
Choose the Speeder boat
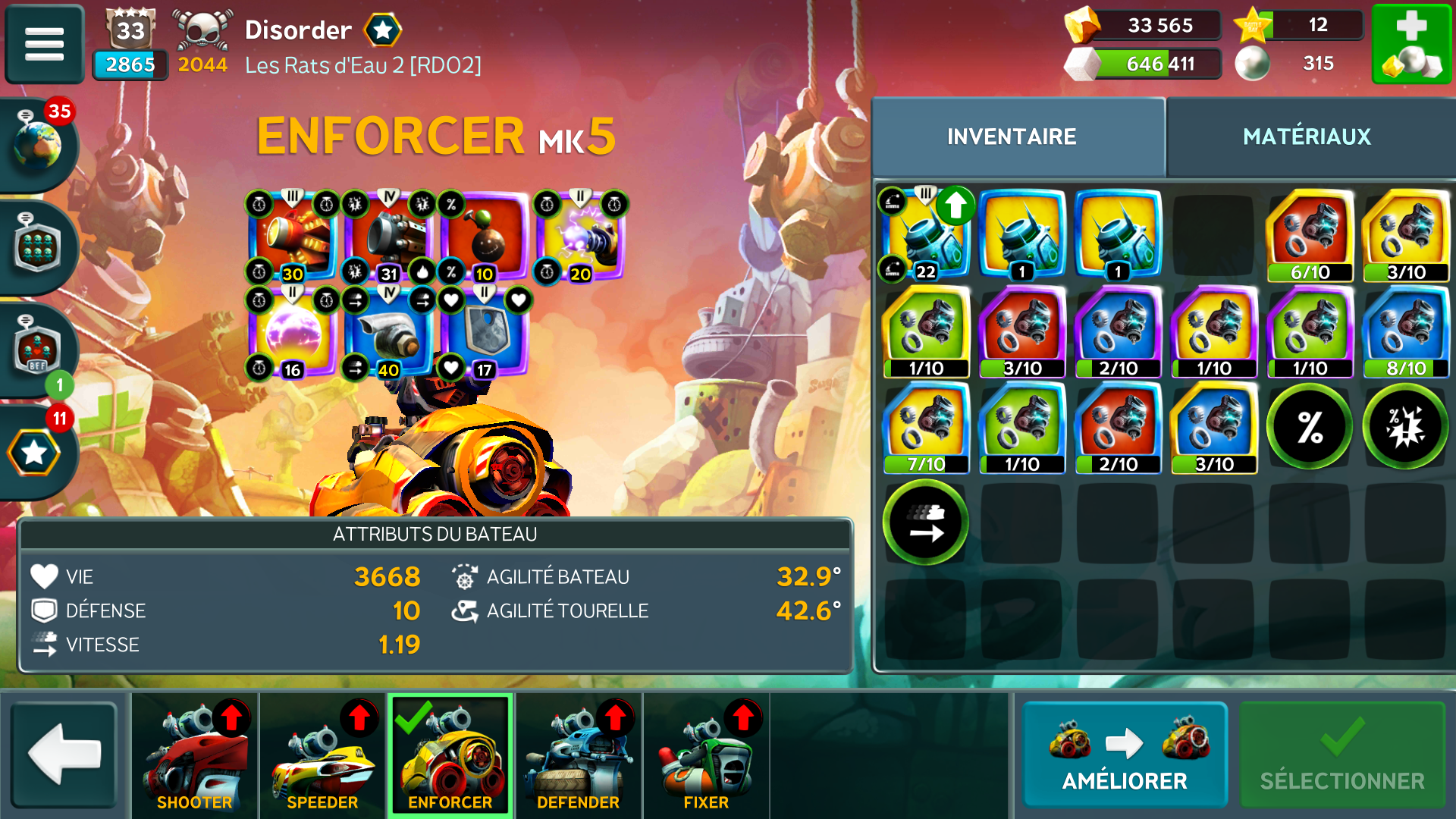(322, 755)
